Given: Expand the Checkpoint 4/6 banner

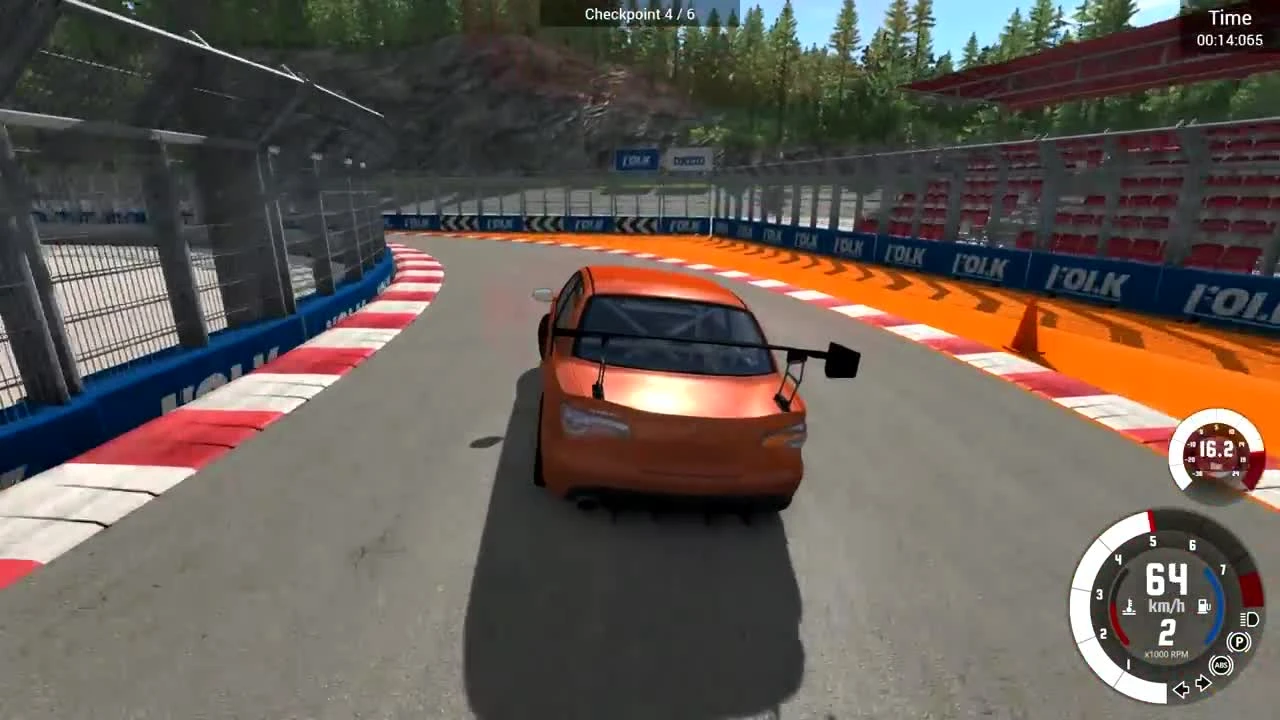Looking at the screenshot, I should (x=640, y=14).
